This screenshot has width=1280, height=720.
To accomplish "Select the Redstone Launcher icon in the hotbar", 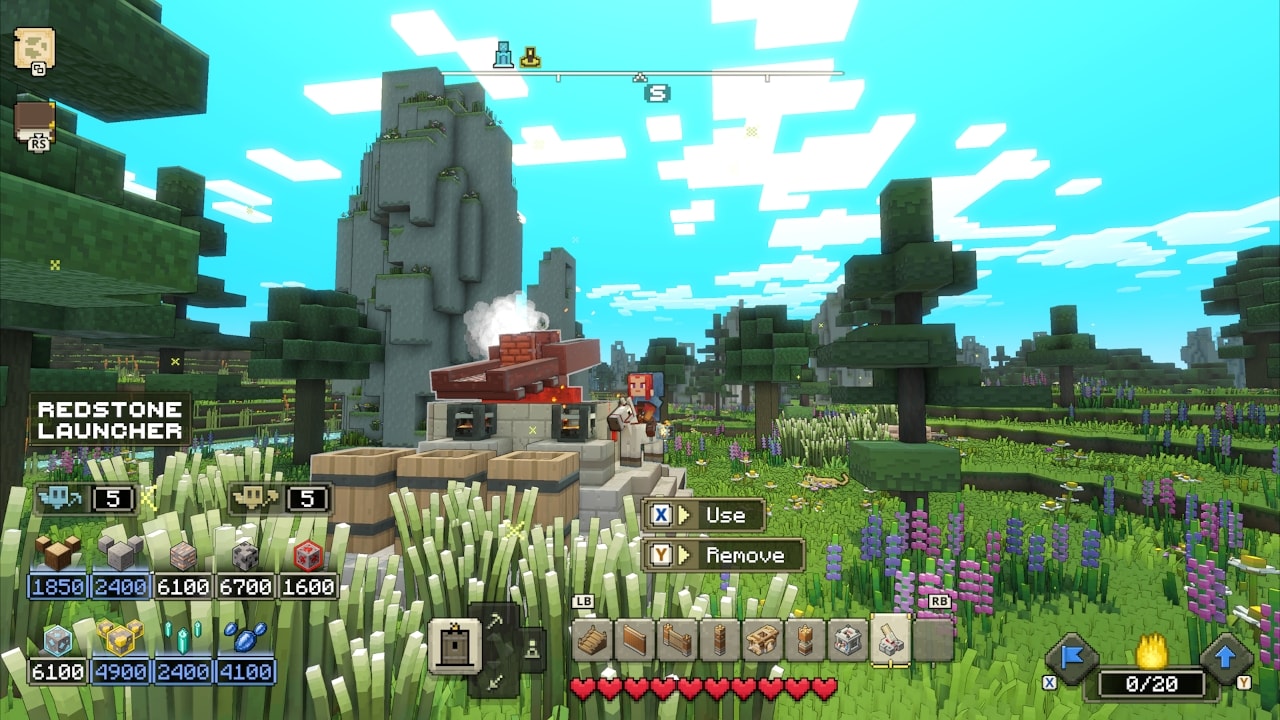I will point(890,639).
